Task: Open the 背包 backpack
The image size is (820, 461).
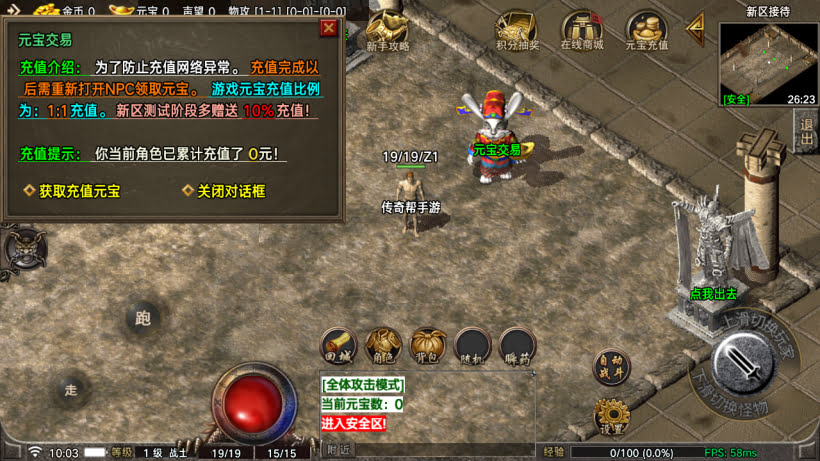Action: (x=428, y=344)
